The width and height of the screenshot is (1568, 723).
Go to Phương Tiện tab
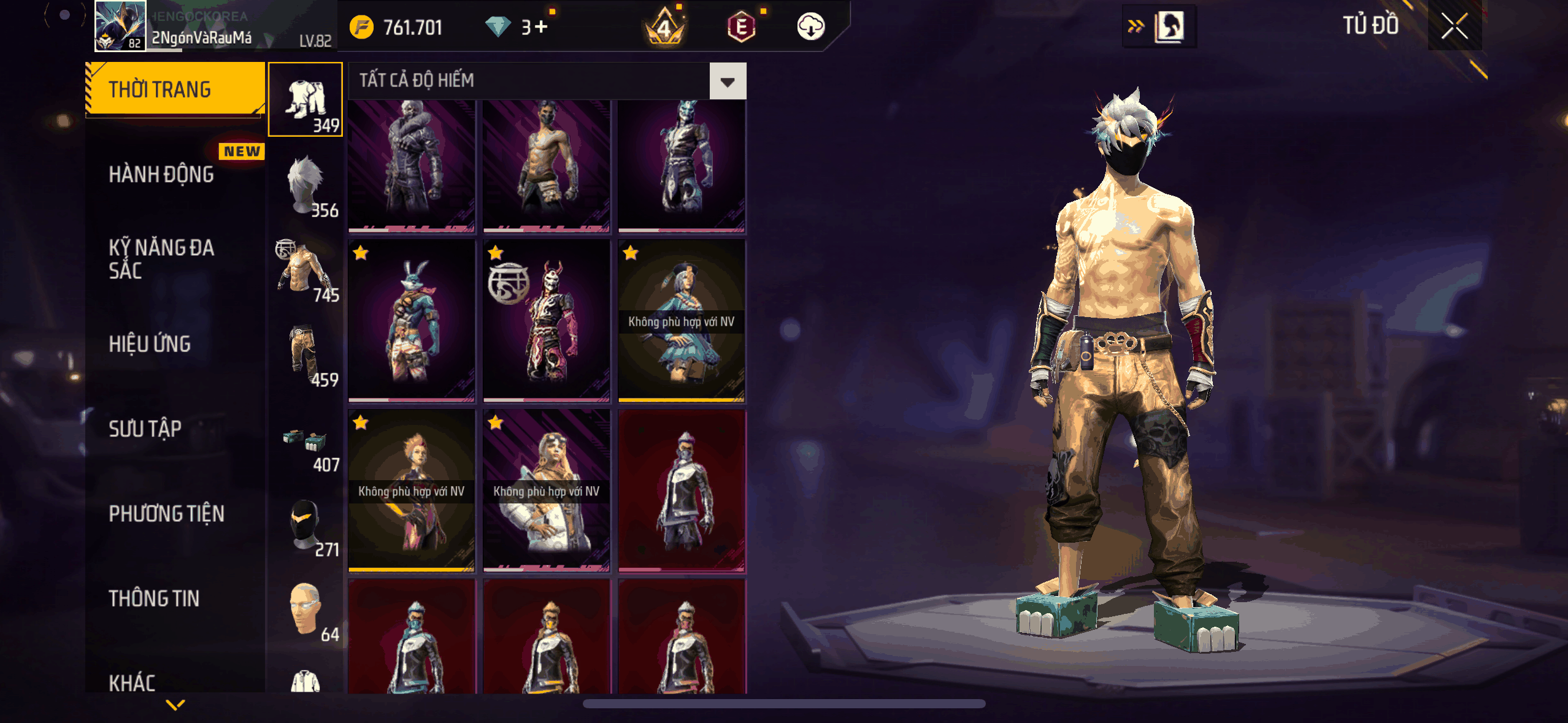point(166,514)
